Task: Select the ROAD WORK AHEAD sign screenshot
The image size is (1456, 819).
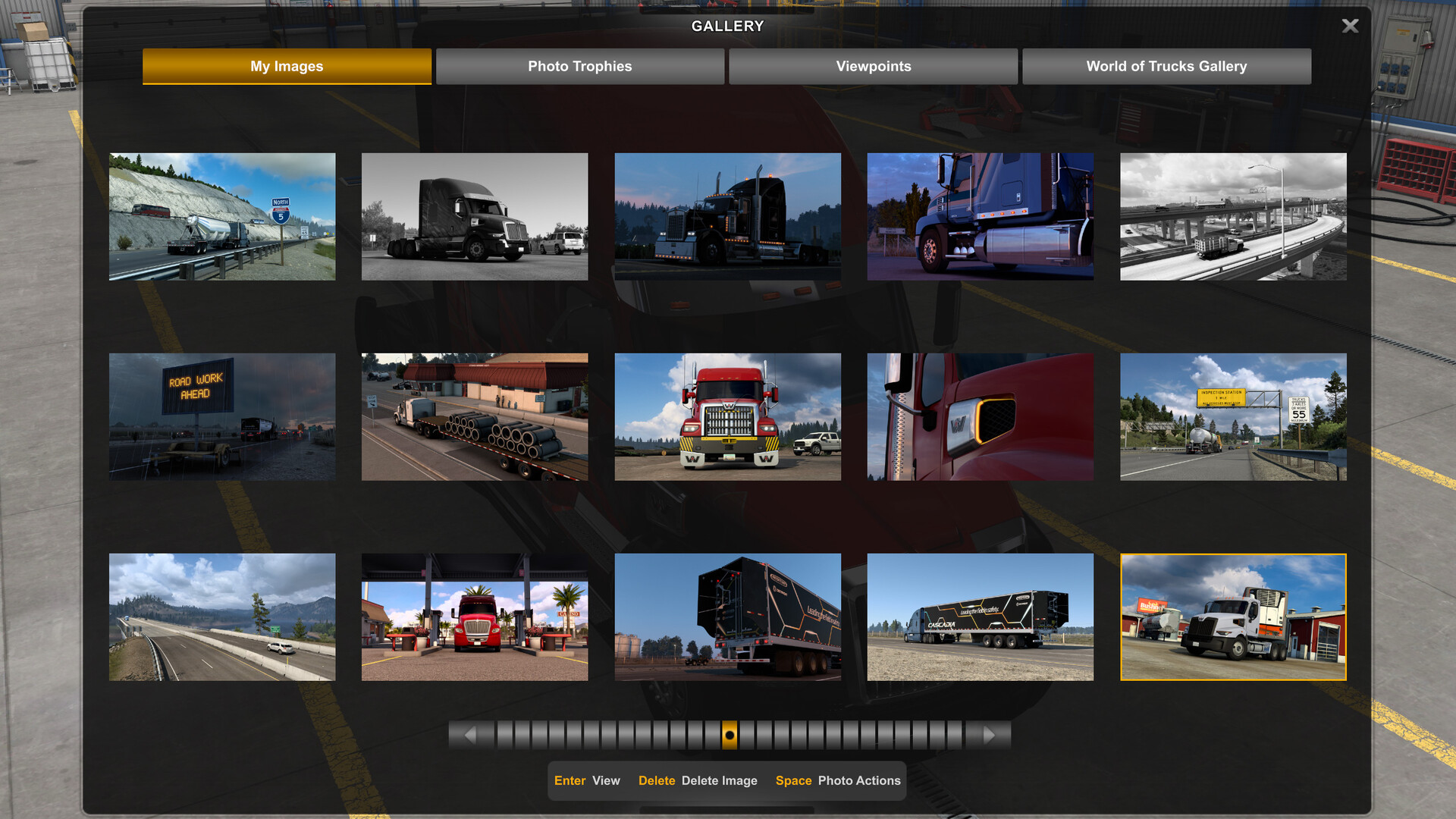Action: click(x=222, y=416)
